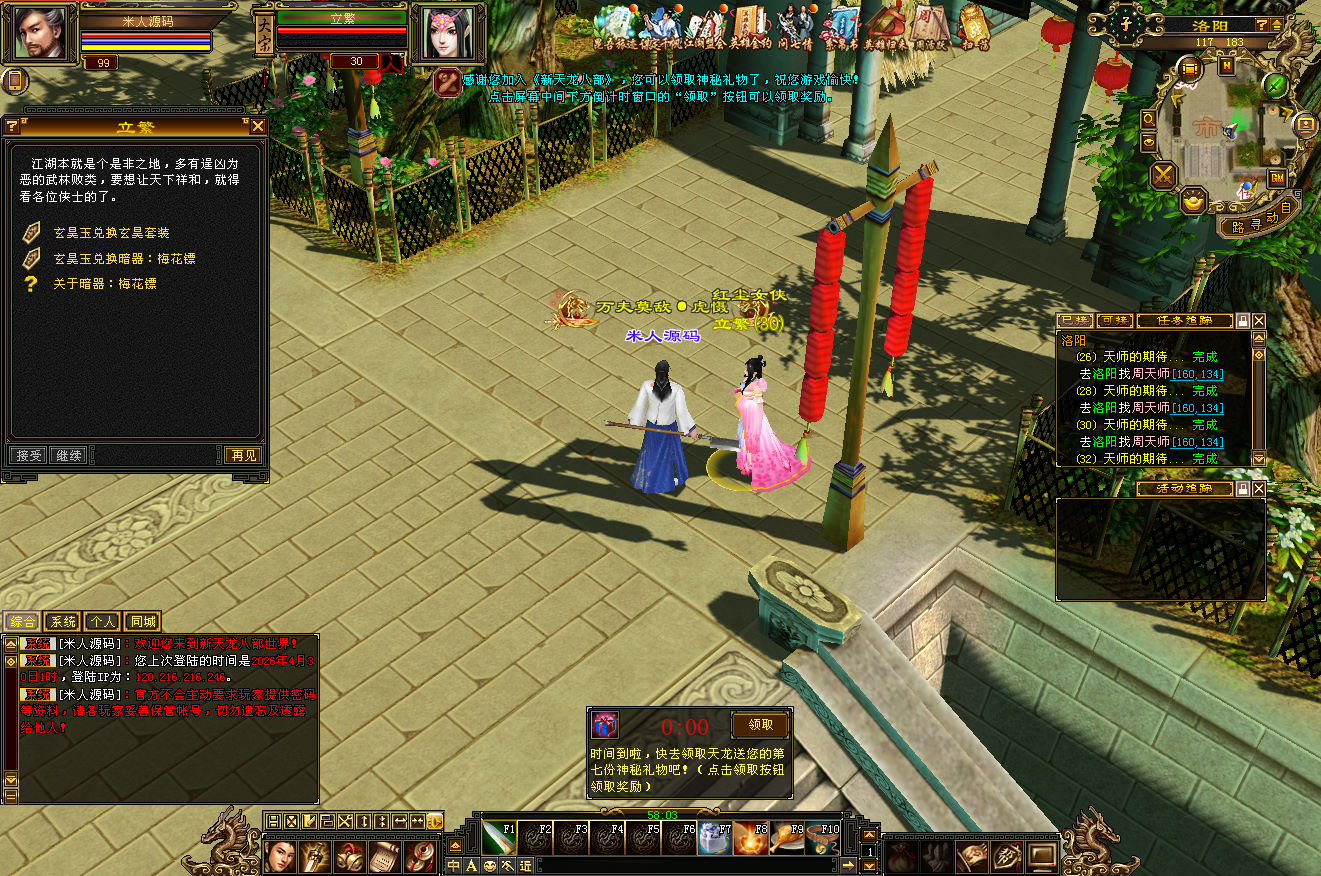Viewport: 1321px width, 876px height.
Task: Choose 玄昊玉兑换玄昊套装 dialogue option
Action: click(x=111, y=233)
